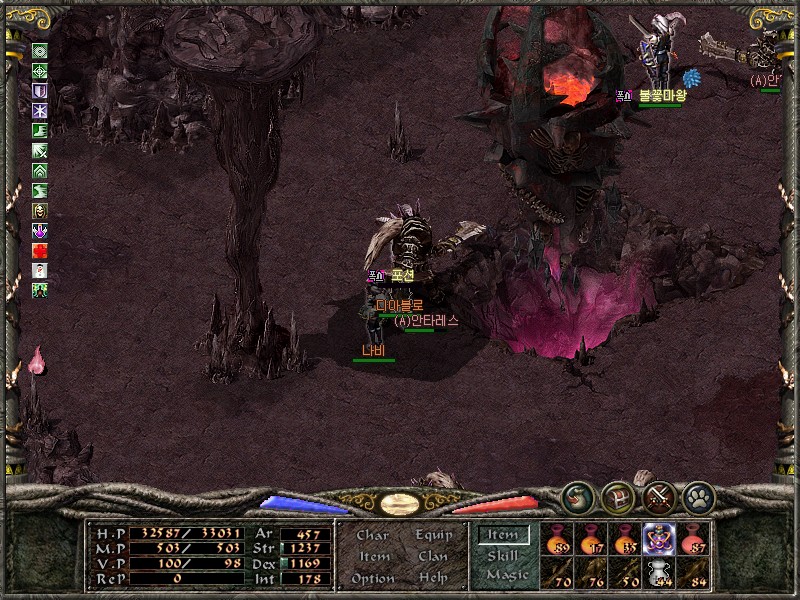Open the Item menu entry beside Clan
The height and width of the screenshot is (600, 800).
click(x=373, y=556)
